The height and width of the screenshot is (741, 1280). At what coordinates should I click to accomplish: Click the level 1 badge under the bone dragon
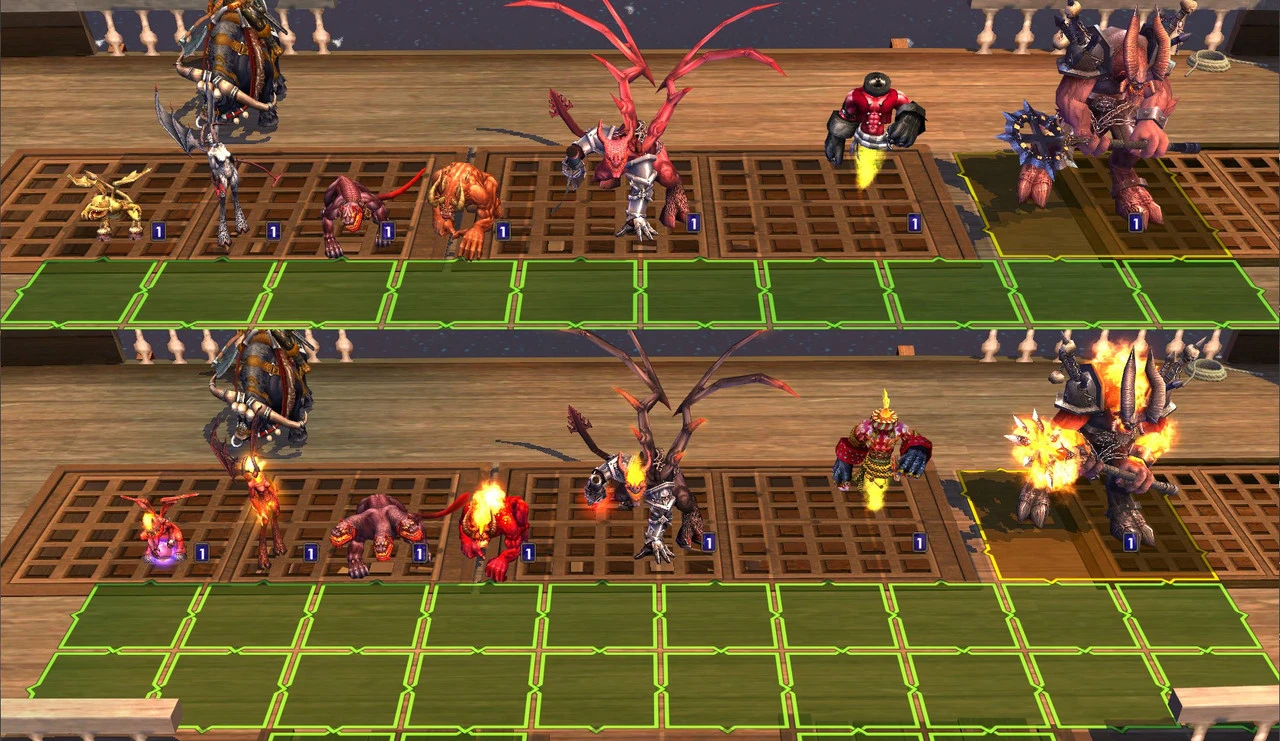tap(272, 229)
